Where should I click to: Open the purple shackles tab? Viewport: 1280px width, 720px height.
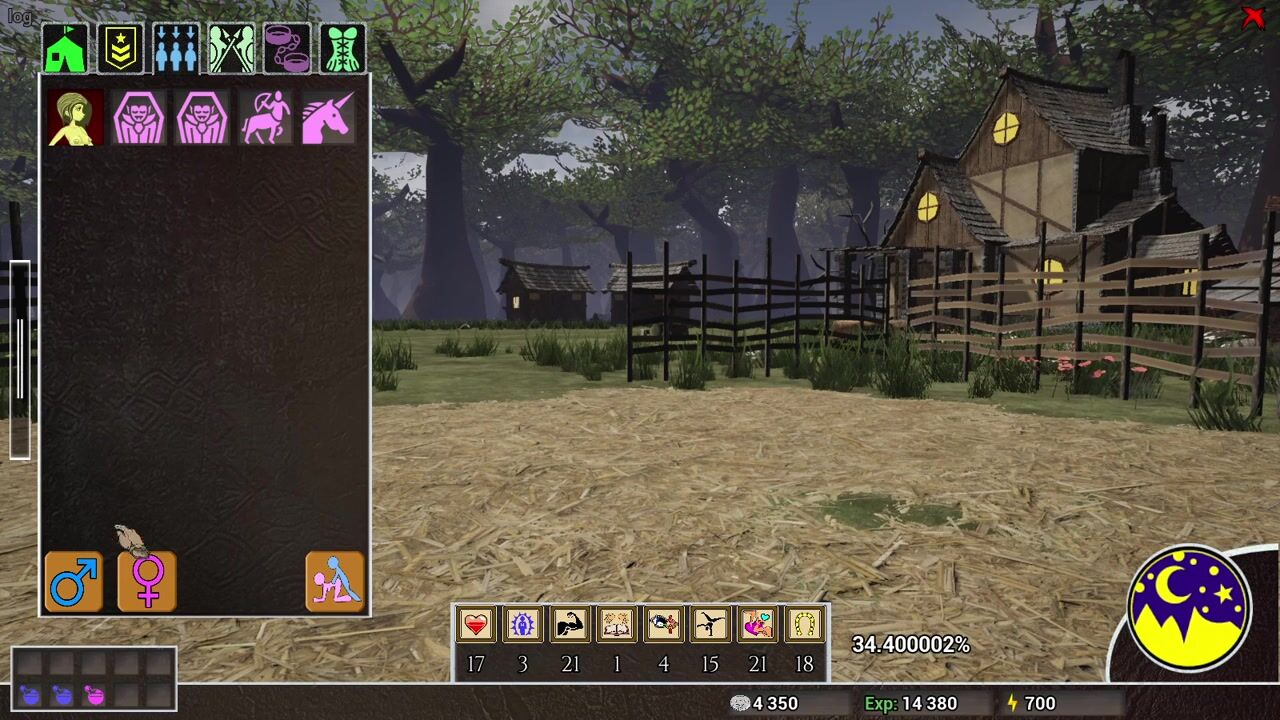click(287, 48)
